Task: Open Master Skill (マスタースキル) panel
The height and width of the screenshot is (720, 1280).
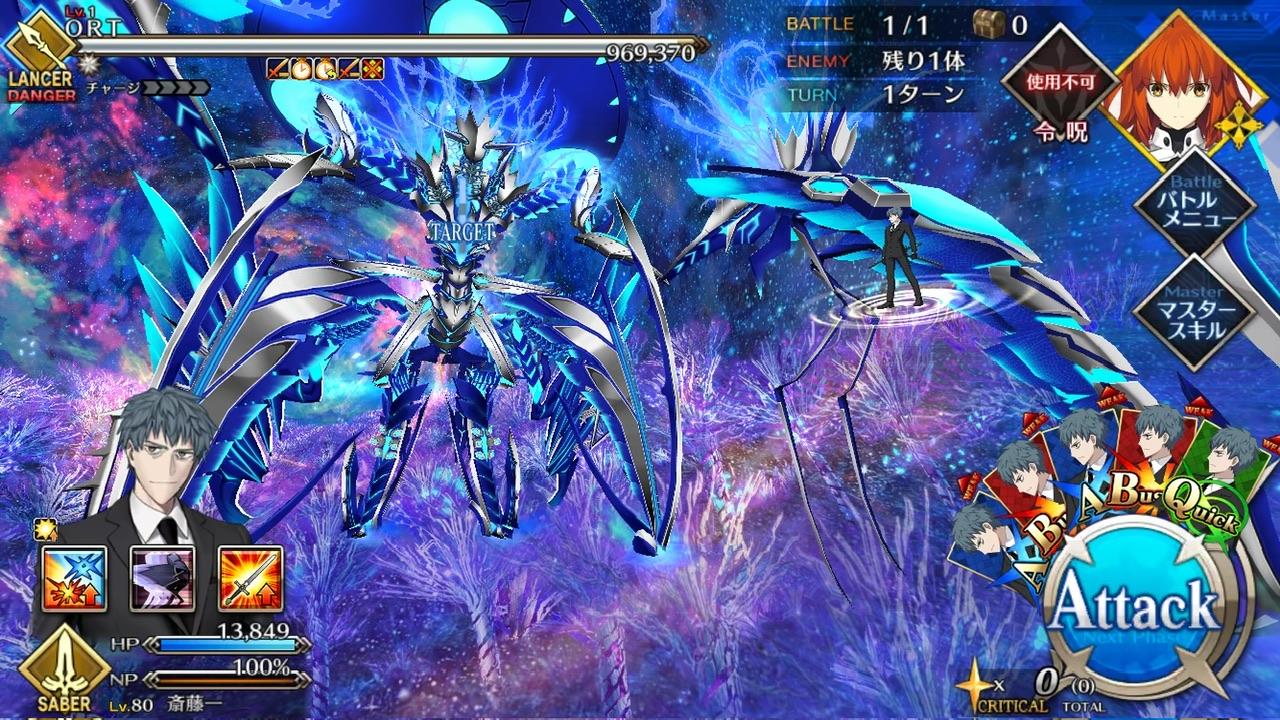Action: pos(1194,311)
